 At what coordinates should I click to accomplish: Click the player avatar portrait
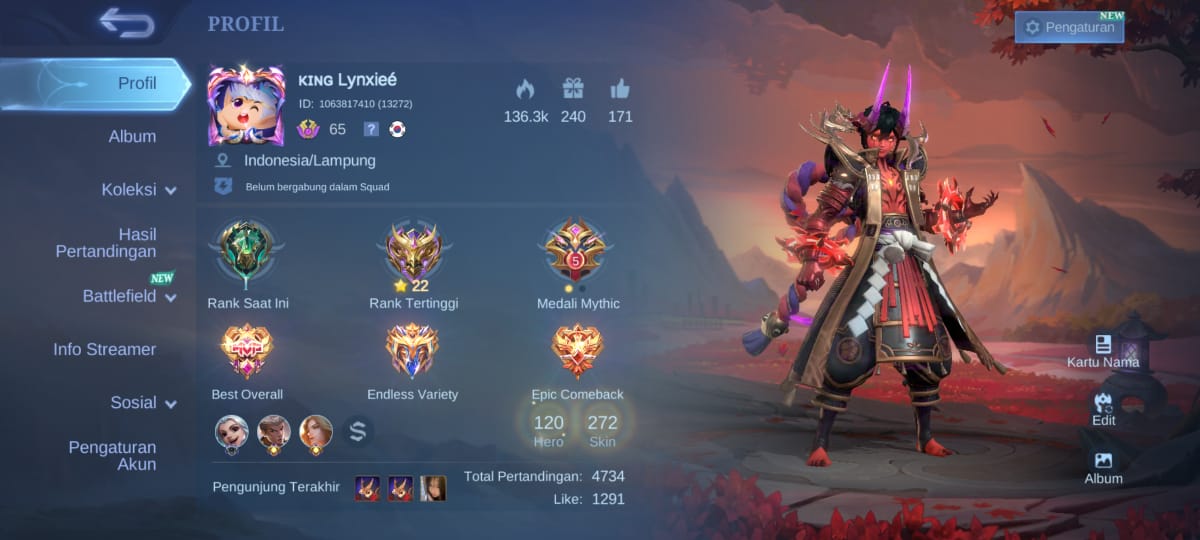246,105
